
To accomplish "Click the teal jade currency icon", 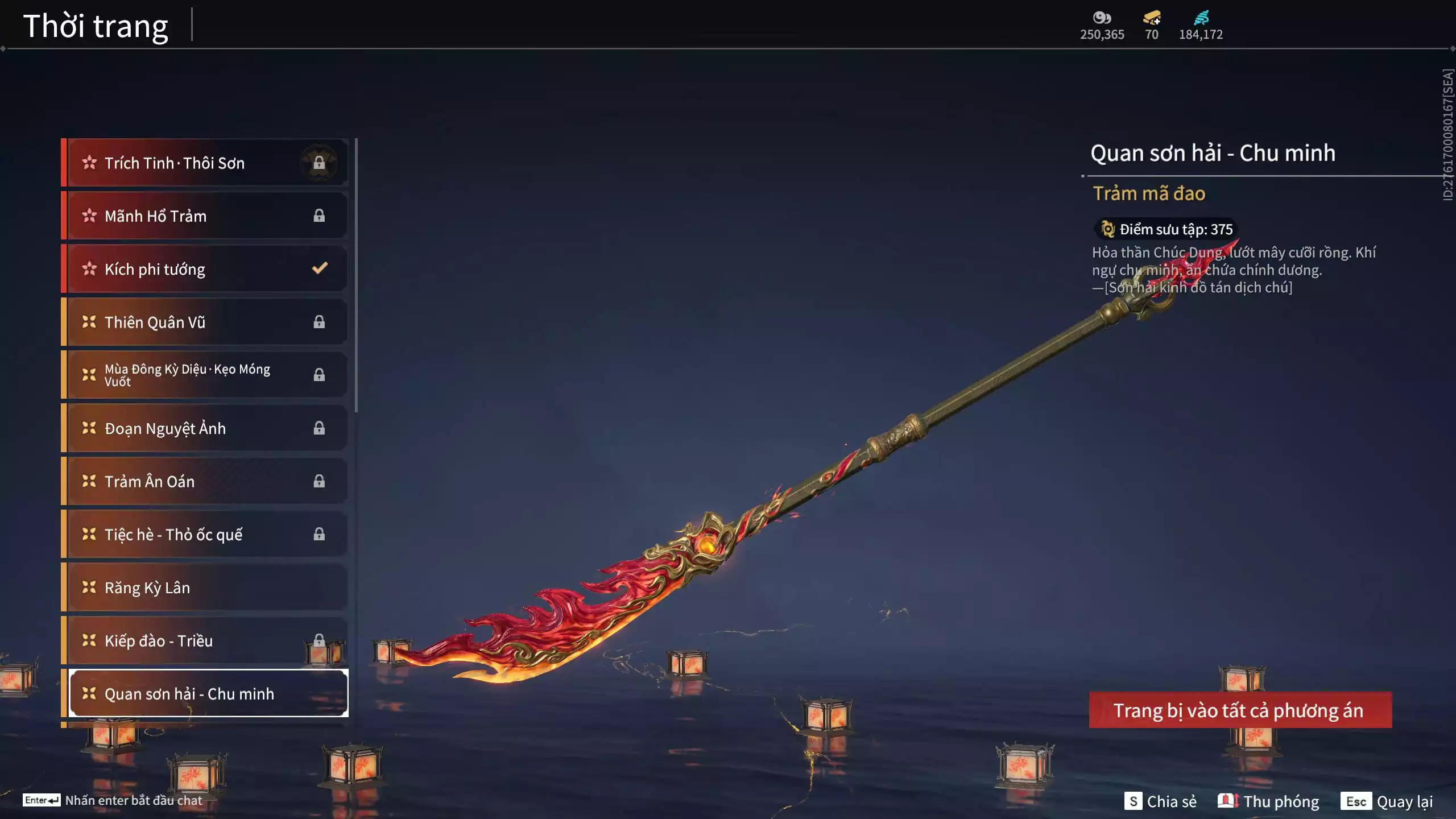I will pyautogui.click(x=1201, y=18).
